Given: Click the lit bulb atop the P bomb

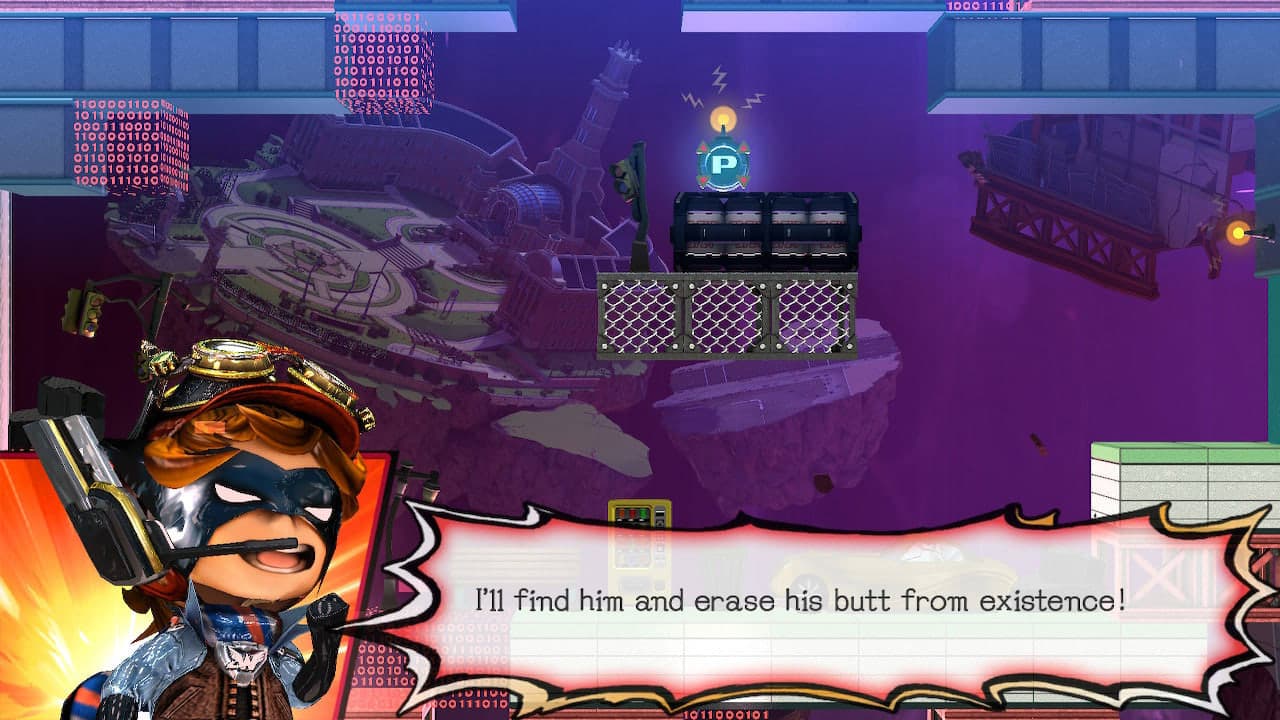Looking at the screenshot, I should (723, 116).
